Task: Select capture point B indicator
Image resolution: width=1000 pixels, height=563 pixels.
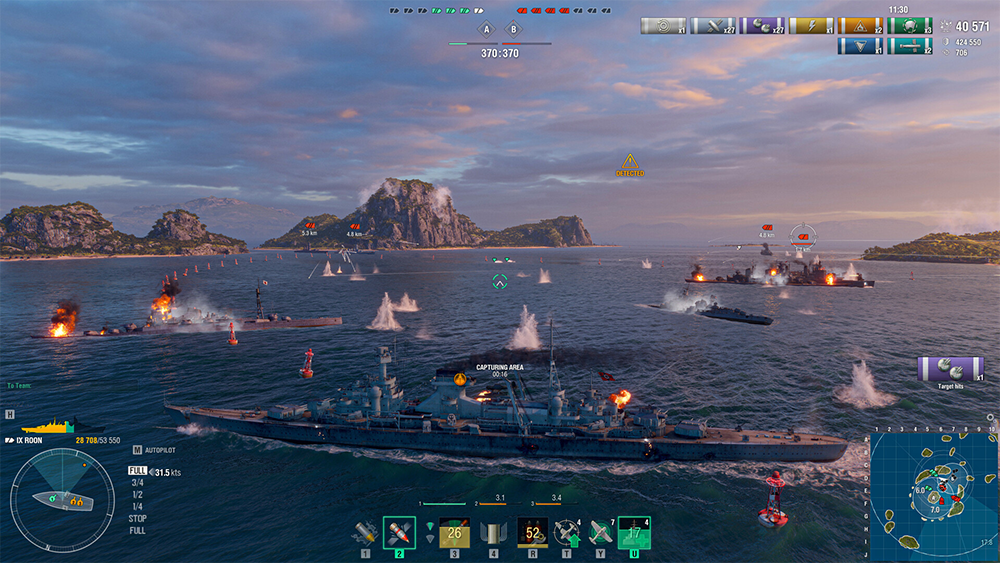Action: coord(513,29)
